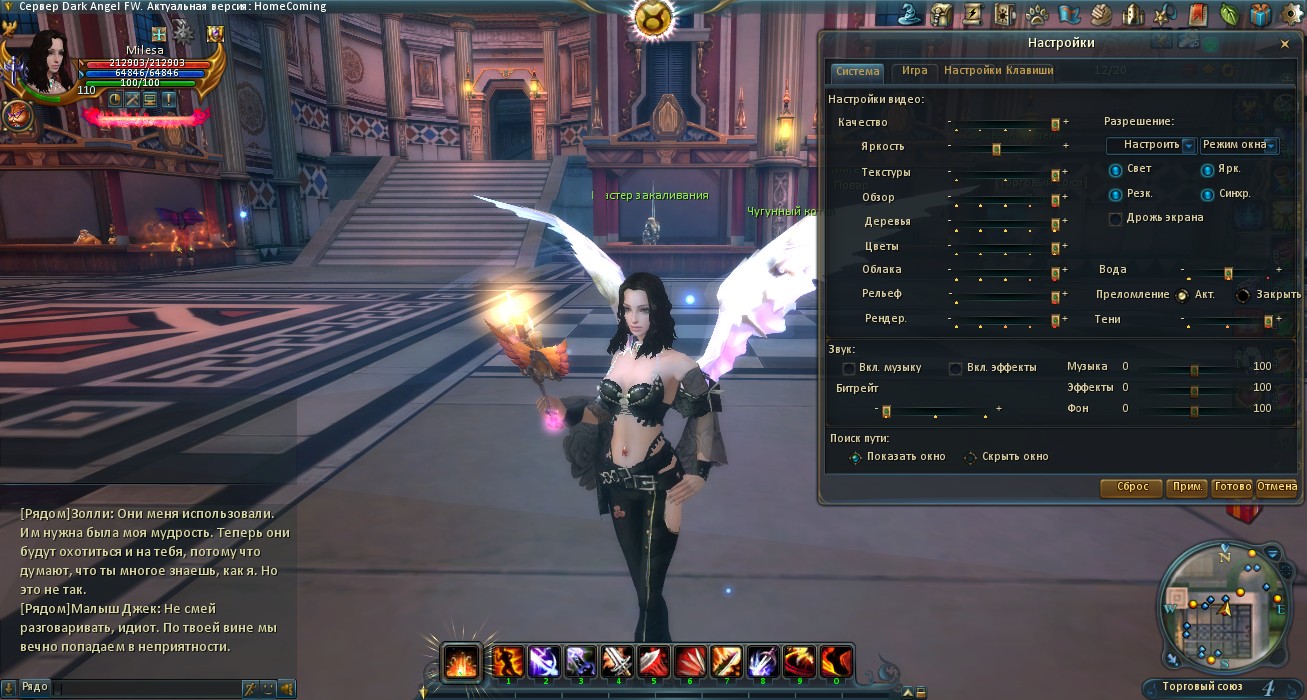The height and width of the screenshot is (700, 1307).
Task: Switch to the Игра tab
Action: [x=914, y=71]
